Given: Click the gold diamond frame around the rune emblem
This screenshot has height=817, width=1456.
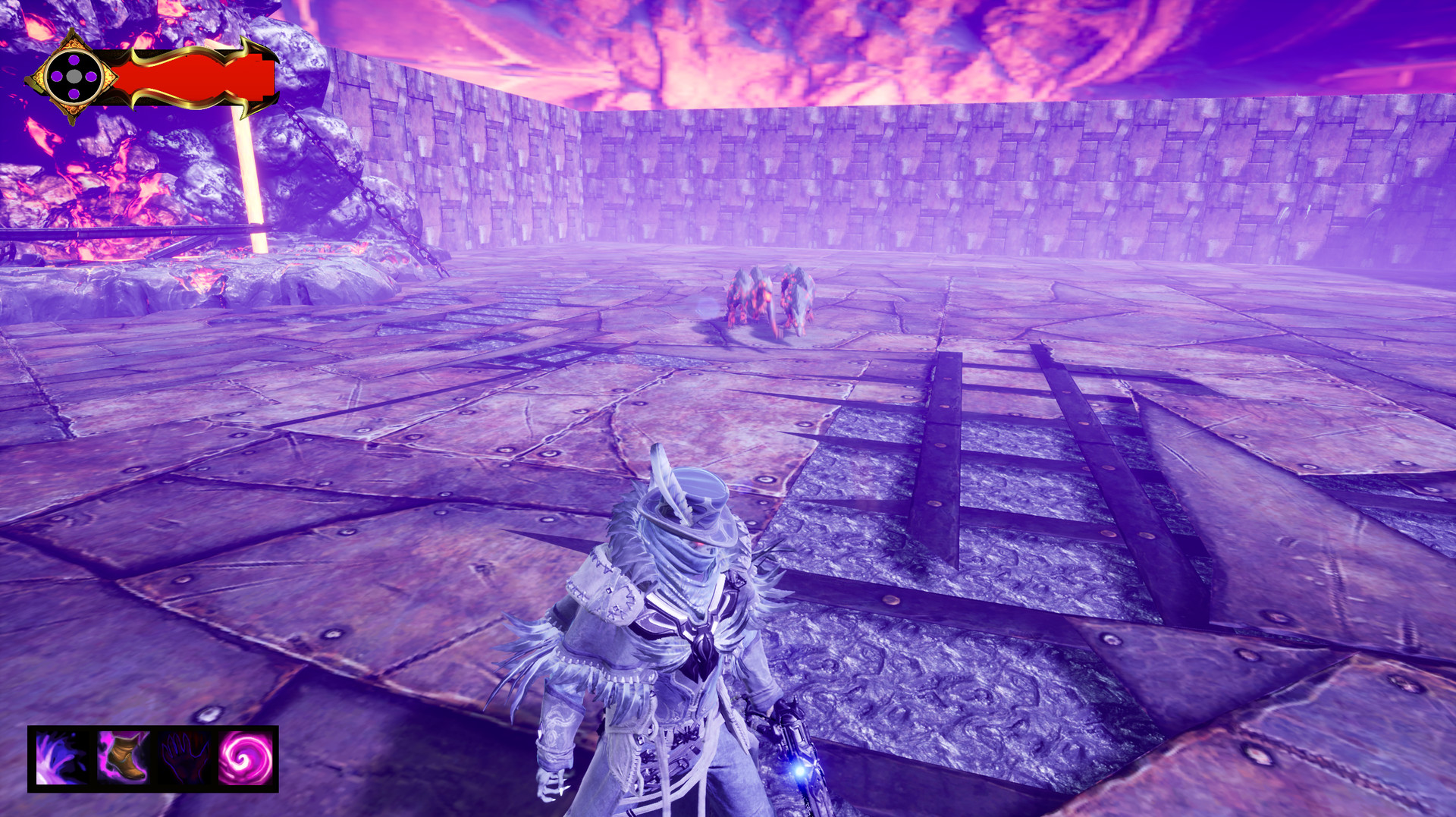Looking at the screenshot, I should click(x=73, y=108).
